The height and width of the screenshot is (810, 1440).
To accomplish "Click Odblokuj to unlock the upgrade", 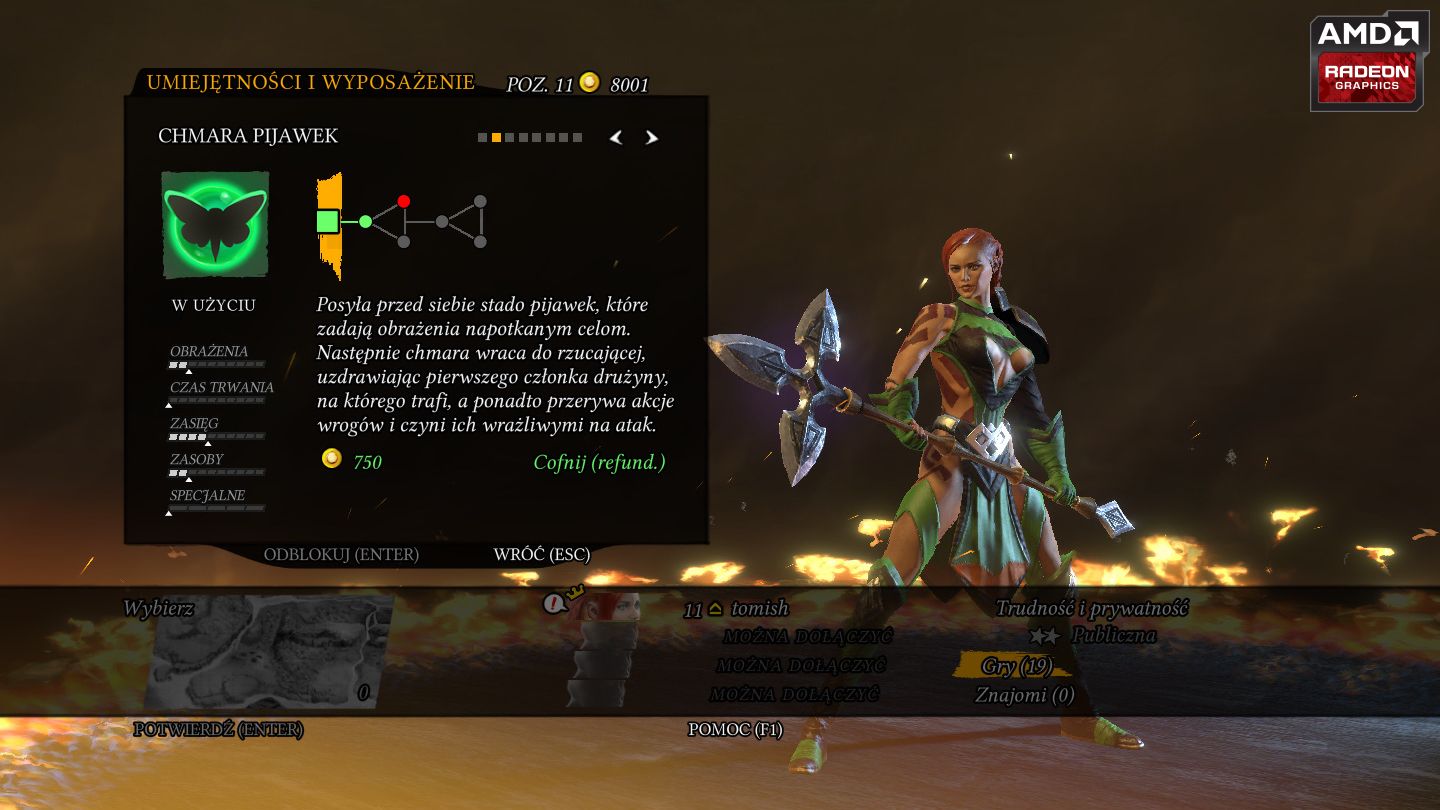I will click(x=341, y=554).
